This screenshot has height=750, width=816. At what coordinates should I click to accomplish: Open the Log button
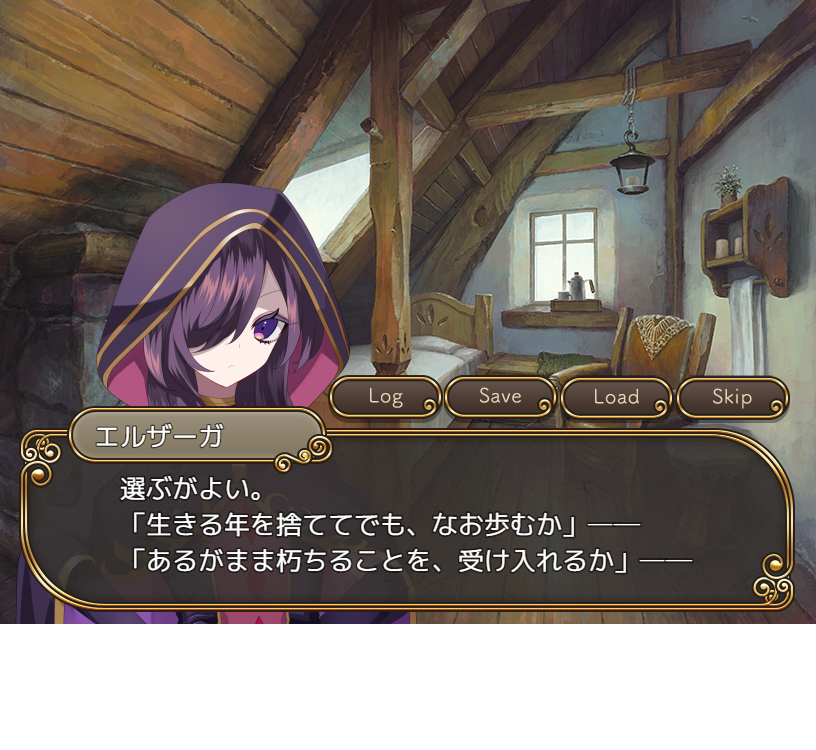(385, 397)
